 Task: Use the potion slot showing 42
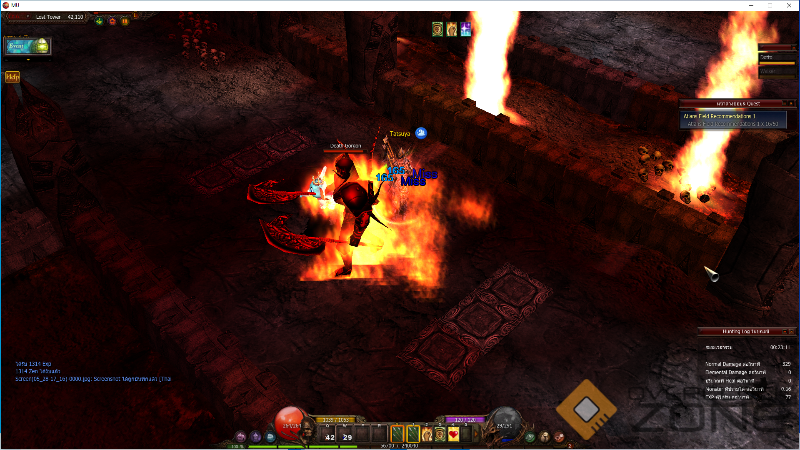(x=331, y=434)
